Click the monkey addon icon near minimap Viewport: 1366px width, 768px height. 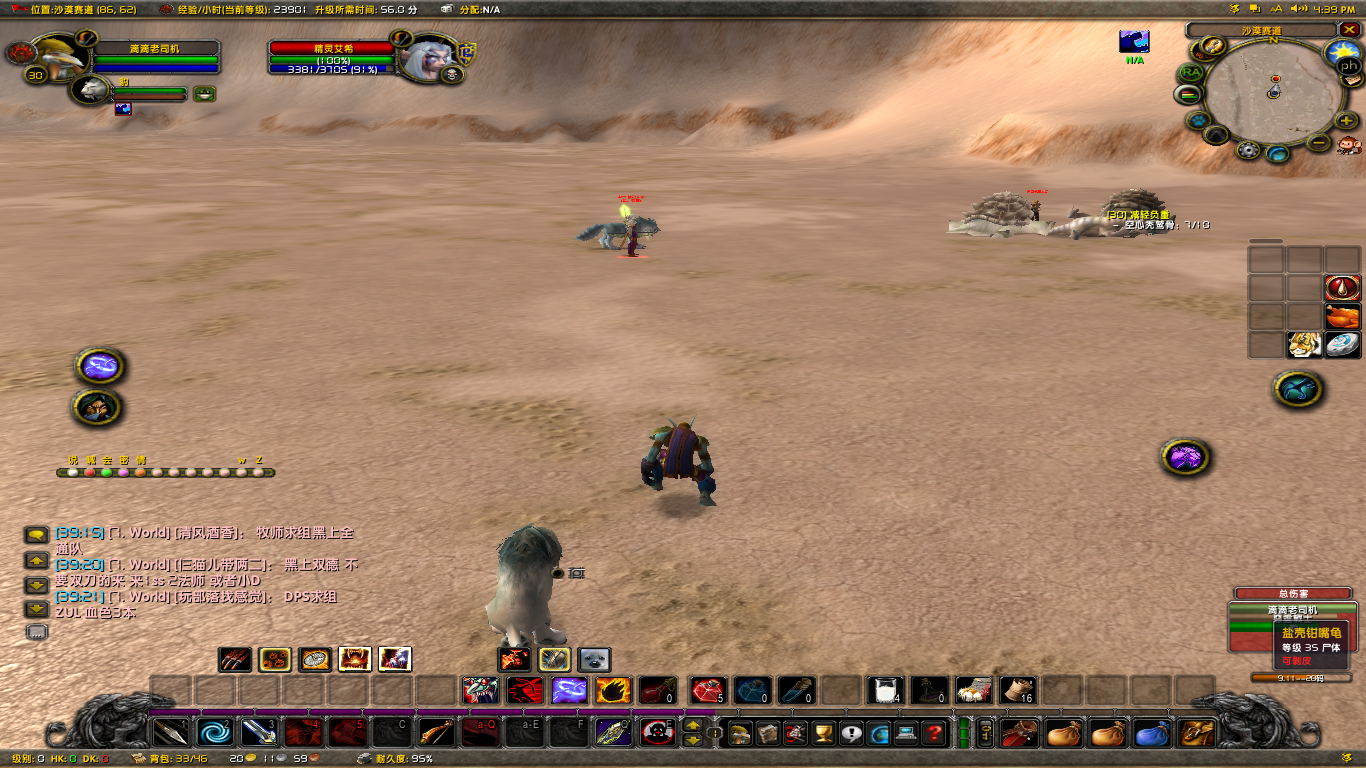(x=1348, y=145)
